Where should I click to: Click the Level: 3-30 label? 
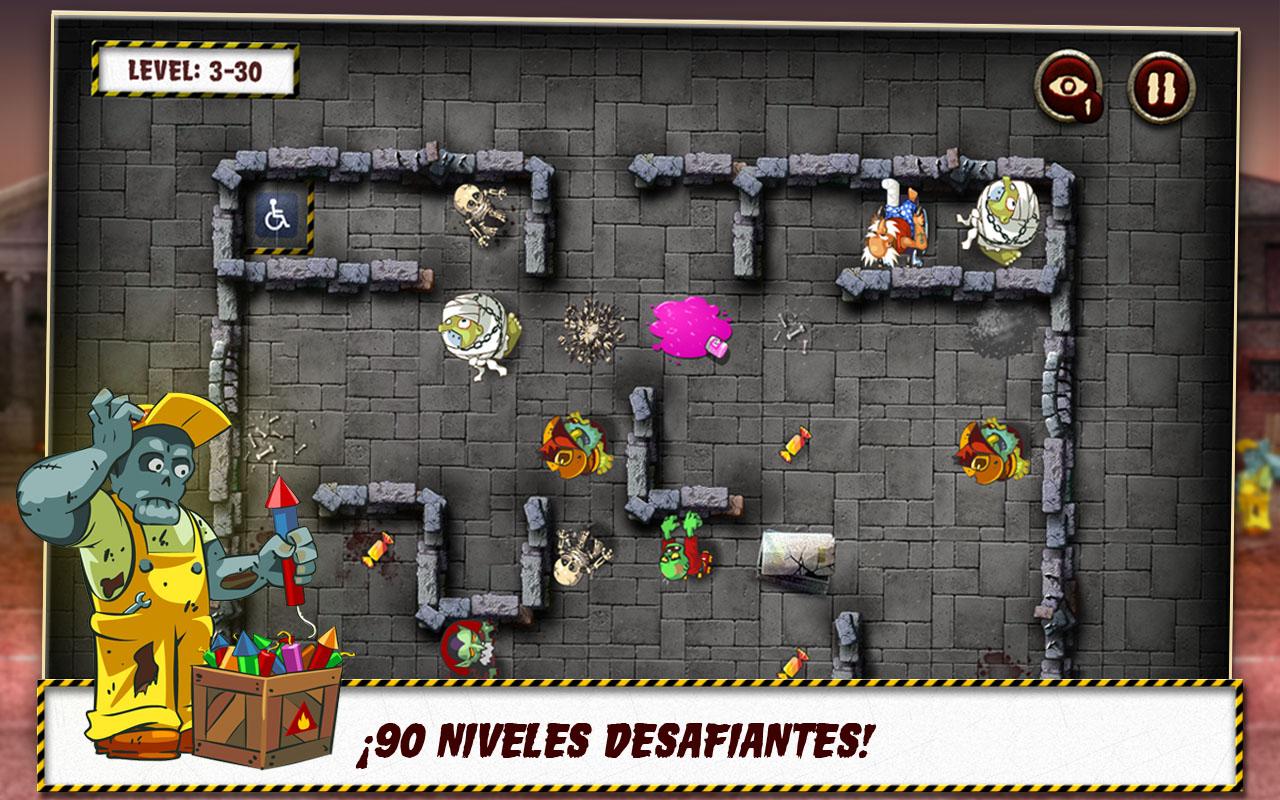196,70
